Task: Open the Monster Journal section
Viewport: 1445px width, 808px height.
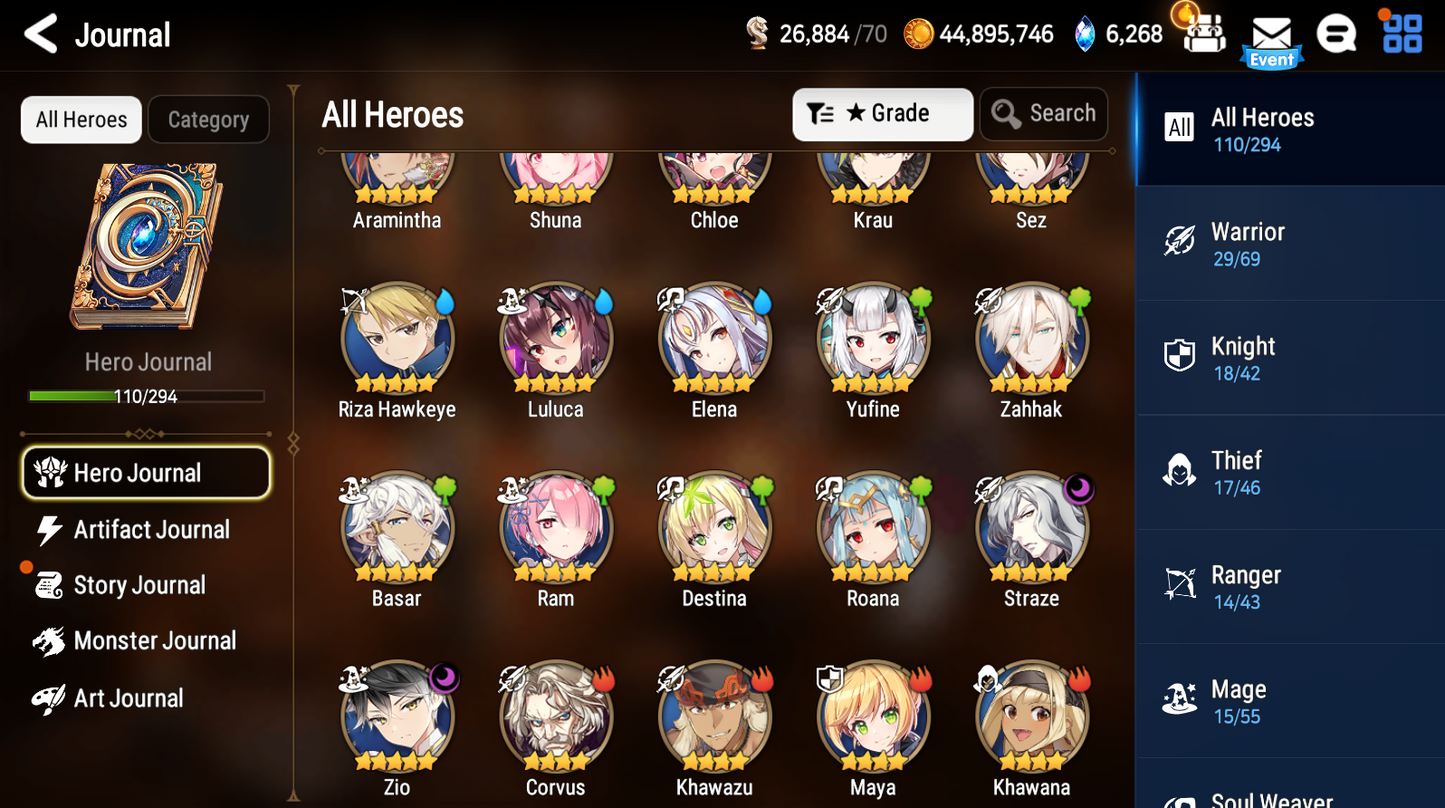Action: [x=151, y=640]
